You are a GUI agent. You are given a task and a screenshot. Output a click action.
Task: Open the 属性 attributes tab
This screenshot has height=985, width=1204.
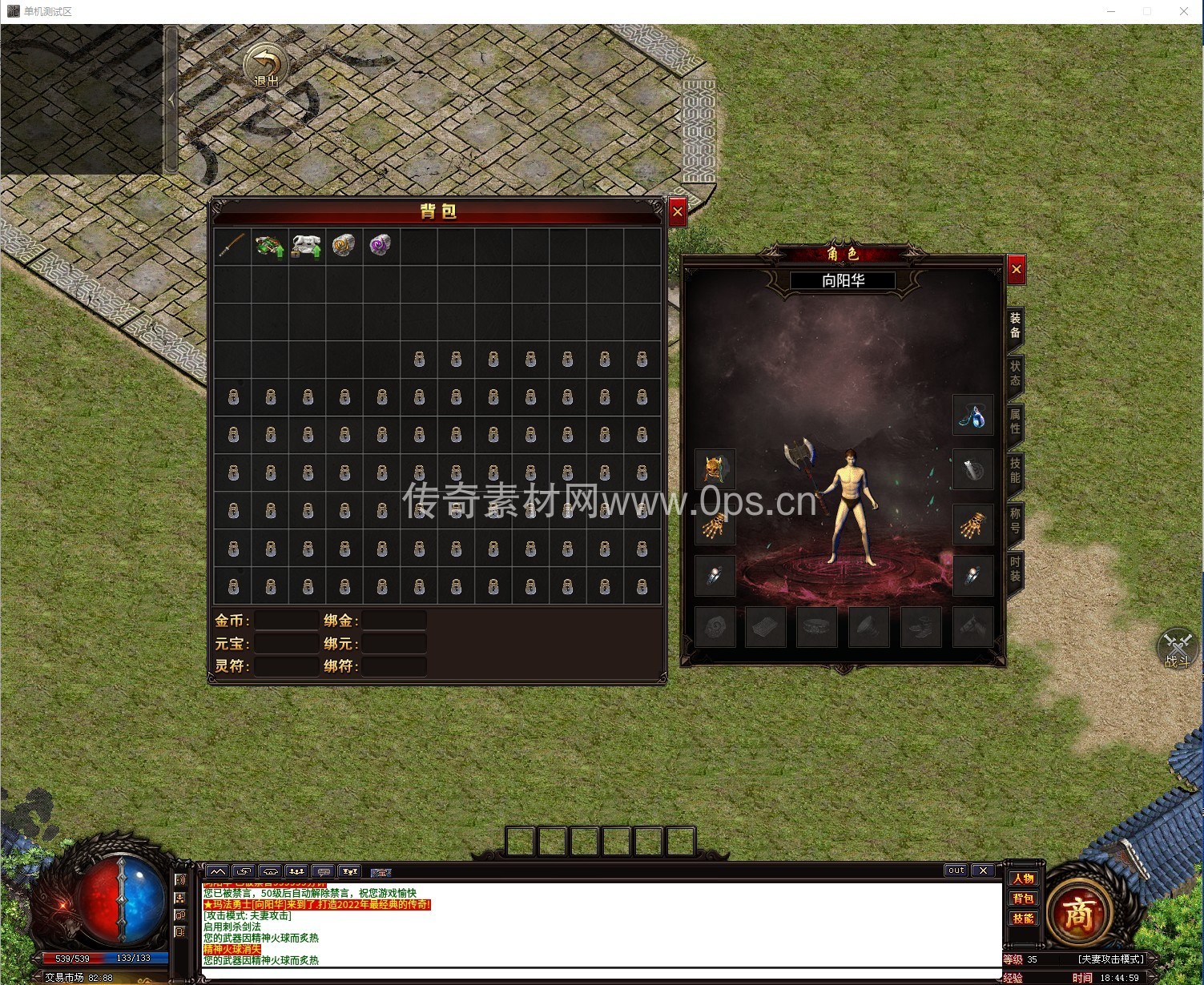pos(1015,422)
